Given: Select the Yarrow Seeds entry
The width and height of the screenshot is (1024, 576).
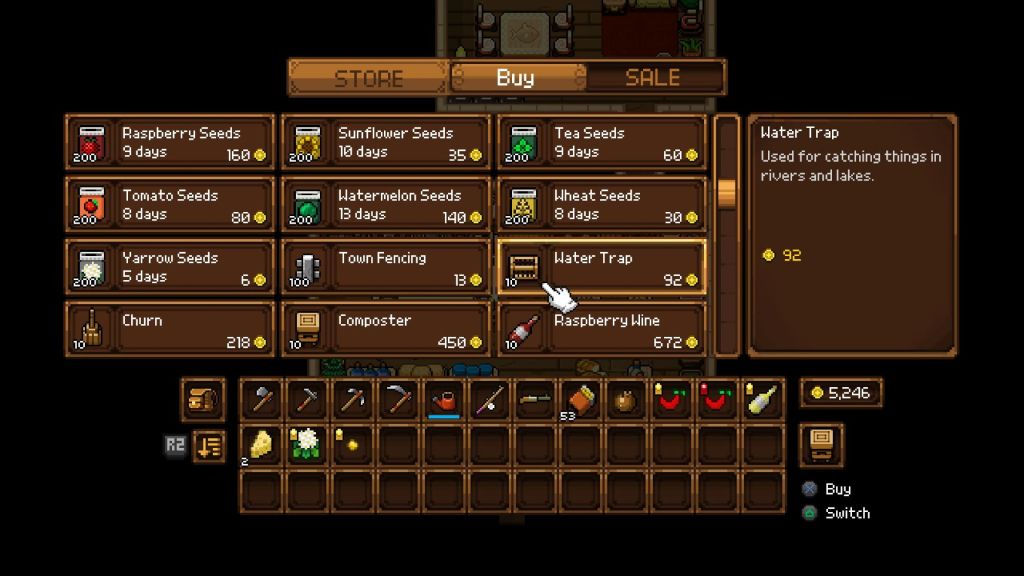Looking at the screenshot, I should [170, 267].
